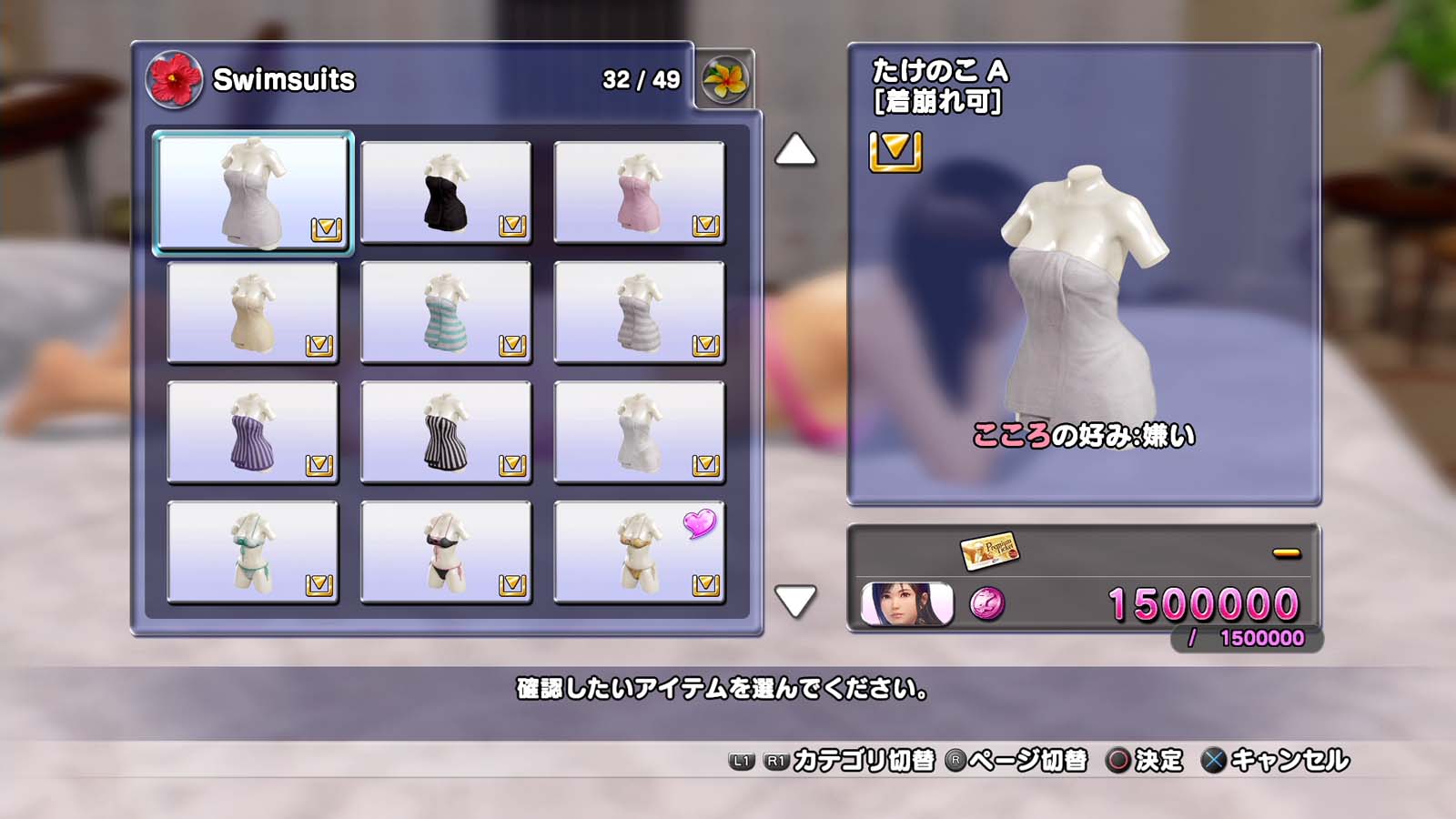Click the Premium Ticket icon
The height and width of the screenshot is (819, 1456).
989,551
